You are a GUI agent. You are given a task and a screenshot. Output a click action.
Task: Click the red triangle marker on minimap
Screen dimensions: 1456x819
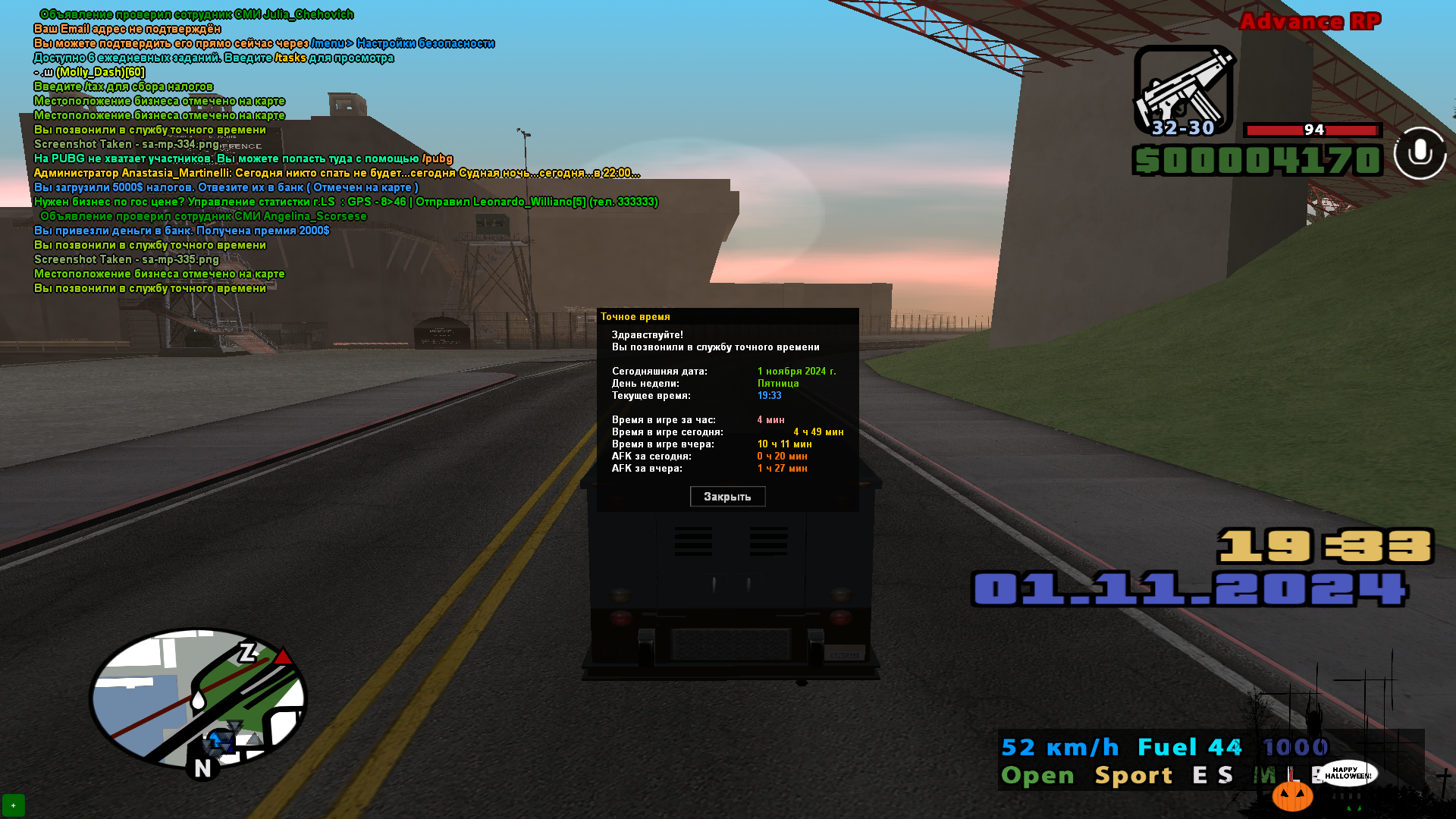point(284,657)
